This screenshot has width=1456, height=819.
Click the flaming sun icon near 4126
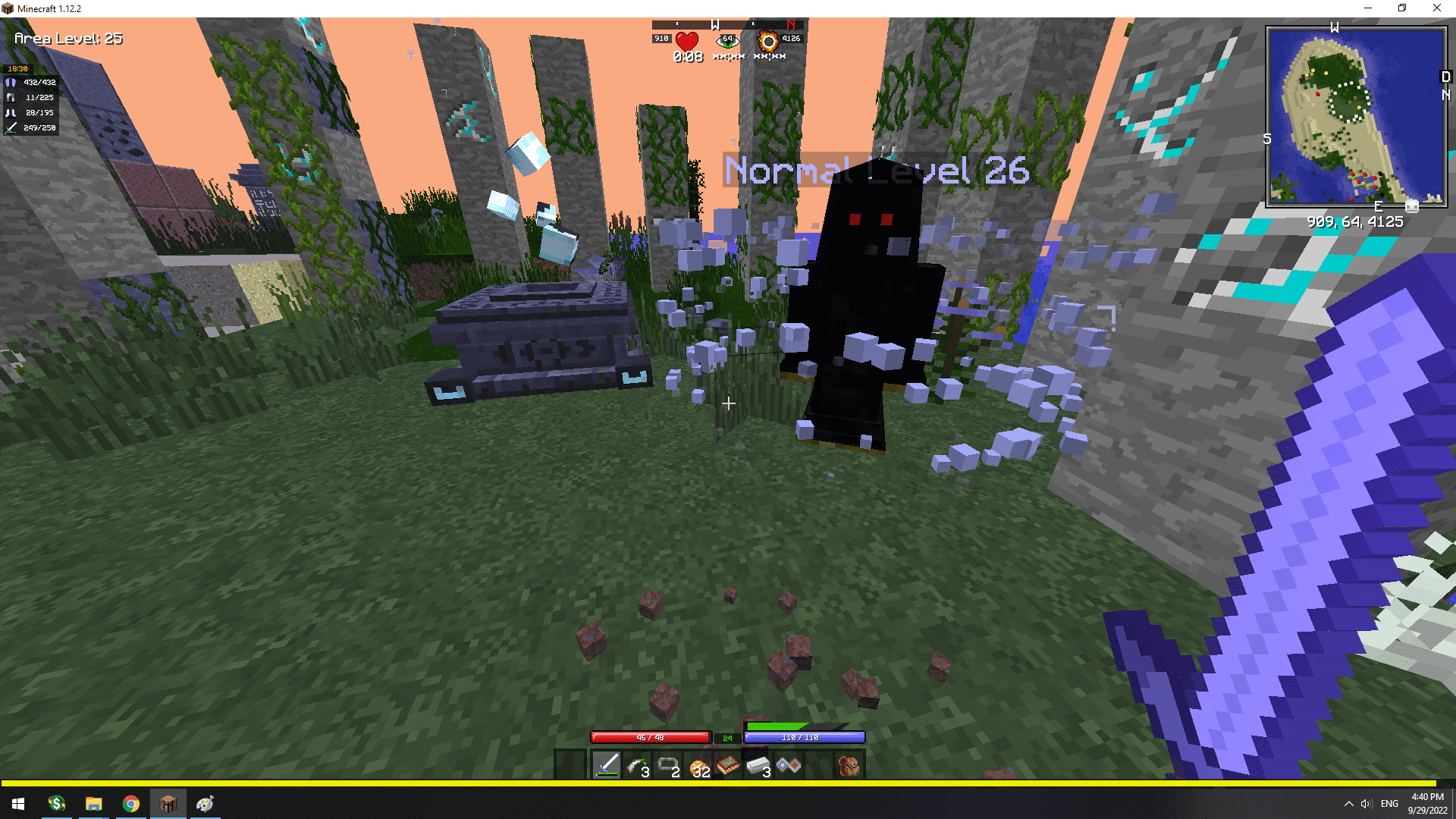[x=768, y=42]
